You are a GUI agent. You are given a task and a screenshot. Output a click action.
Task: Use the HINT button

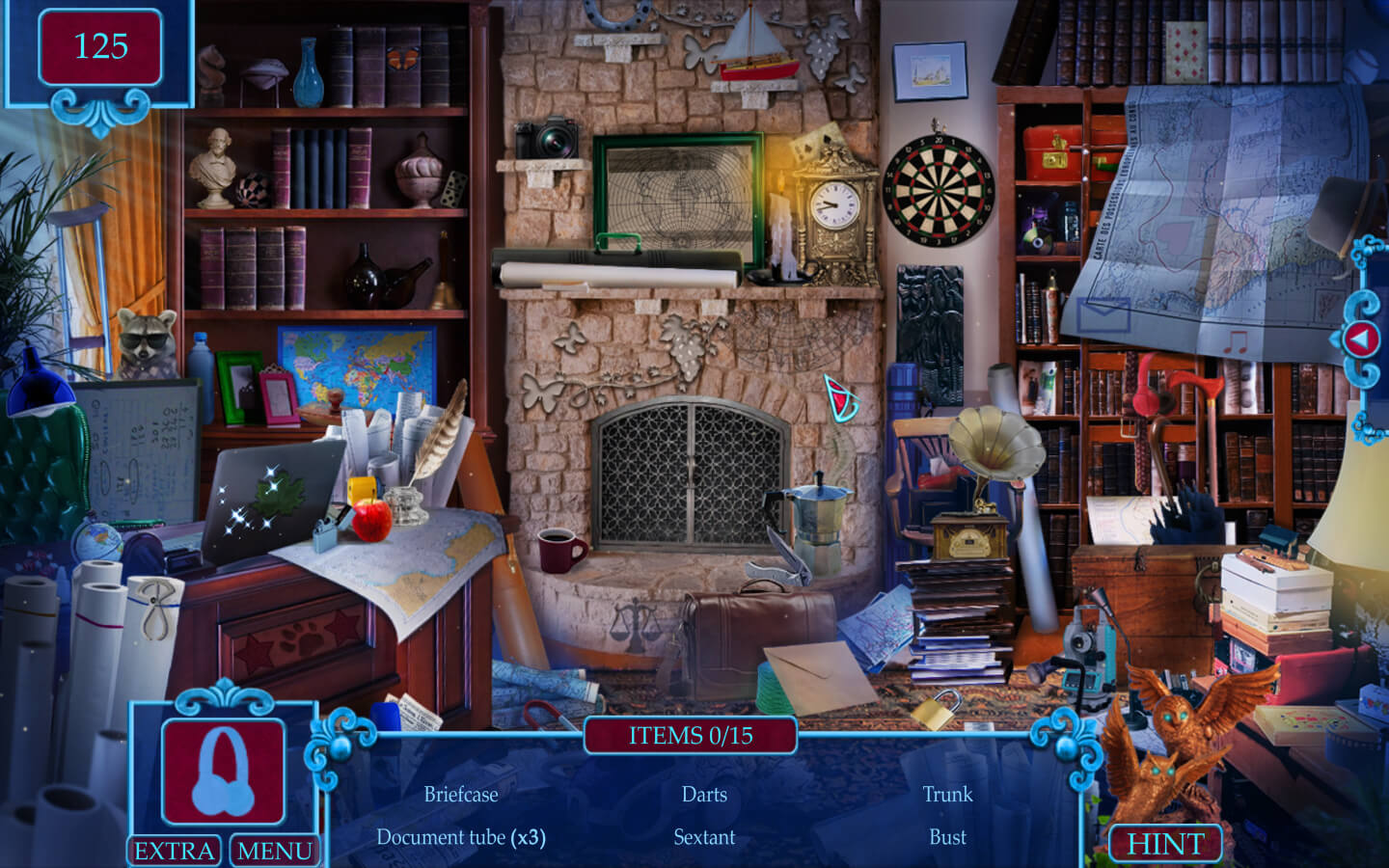click(x=1165, y=844)
